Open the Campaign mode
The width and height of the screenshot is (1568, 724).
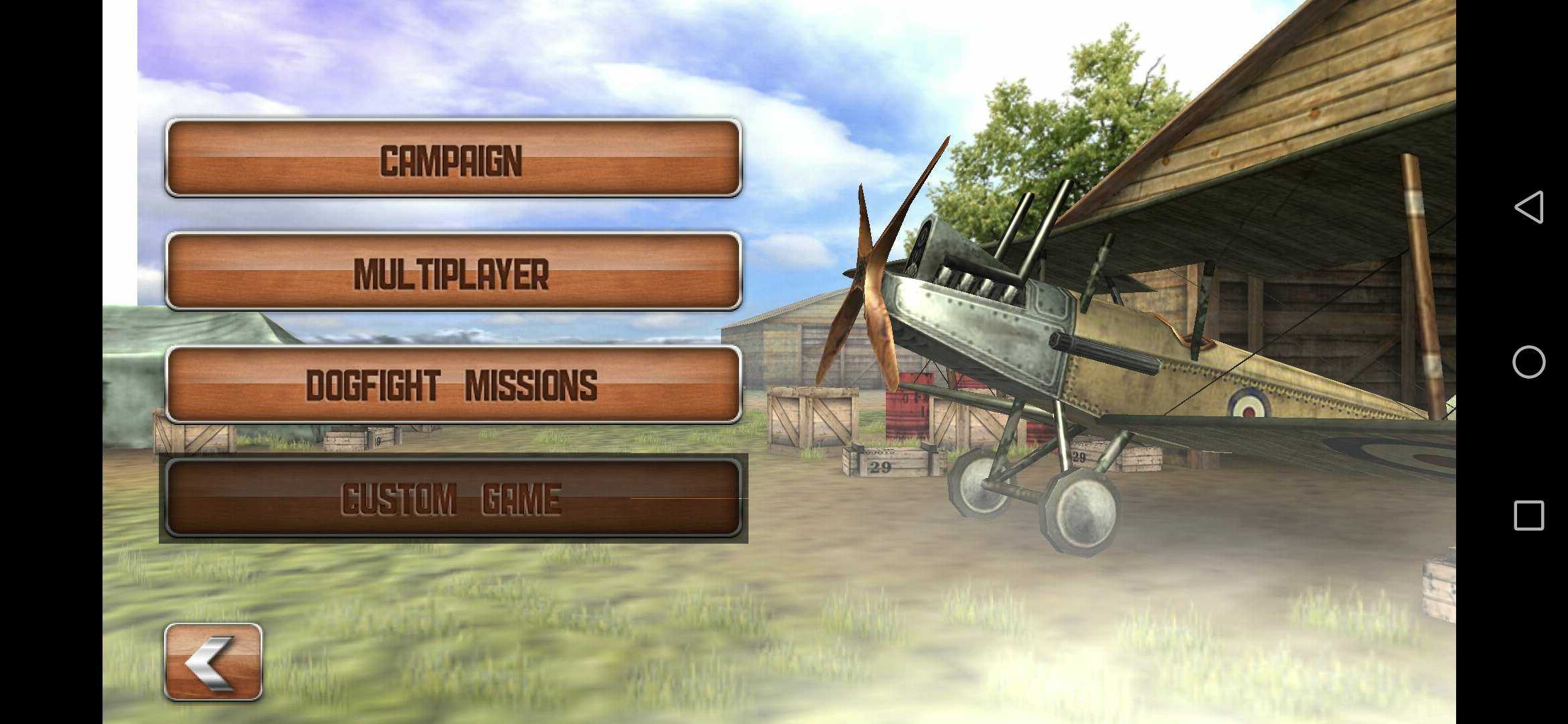point(453,159)
